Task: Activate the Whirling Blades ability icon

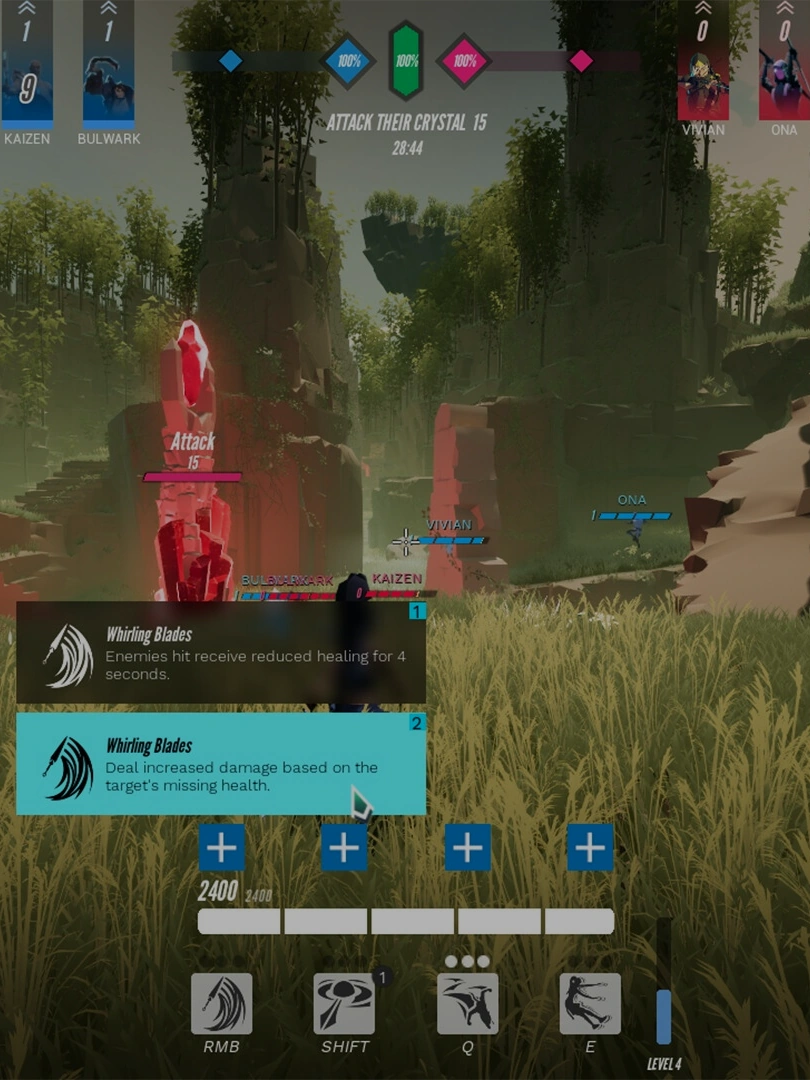Action: click(222, 1004)
